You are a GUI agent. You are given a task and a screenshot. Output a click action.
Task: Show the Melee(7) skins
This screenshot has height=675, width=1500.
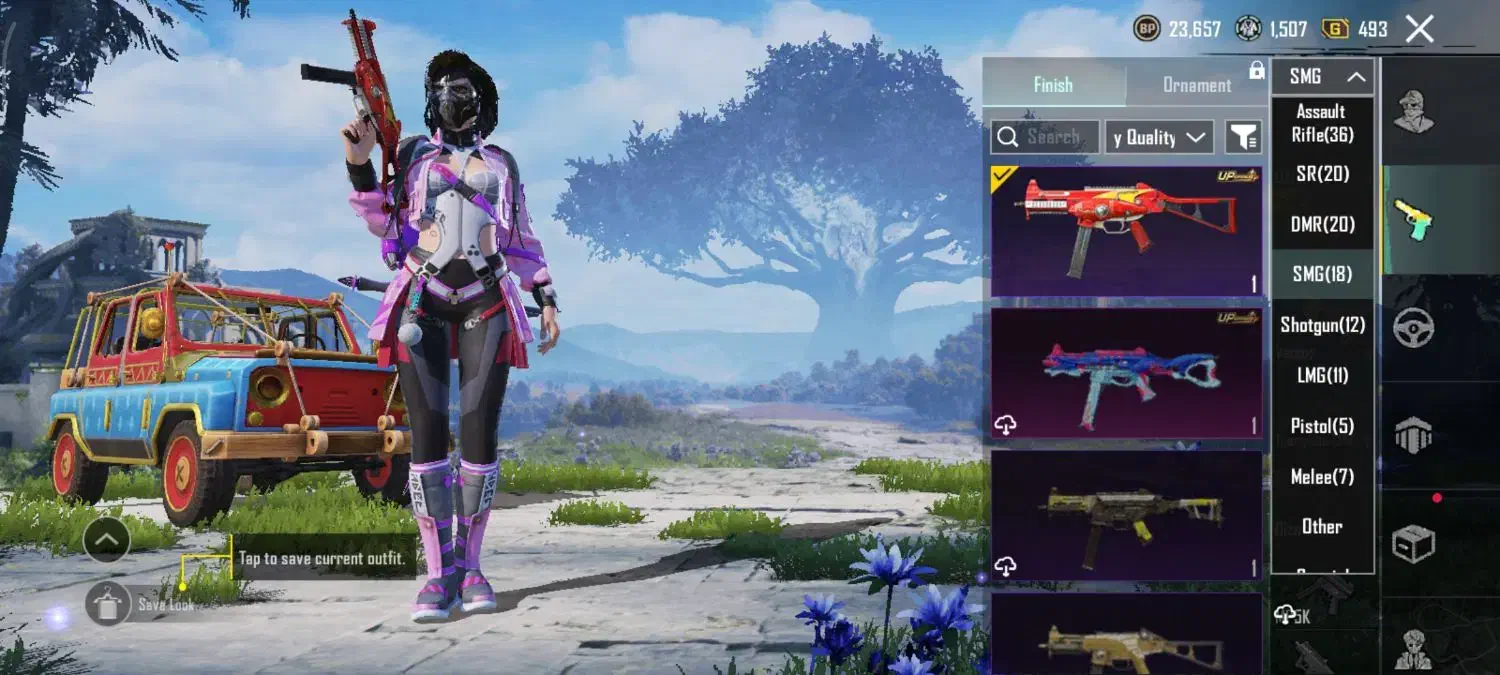[x=1322, y=477]
